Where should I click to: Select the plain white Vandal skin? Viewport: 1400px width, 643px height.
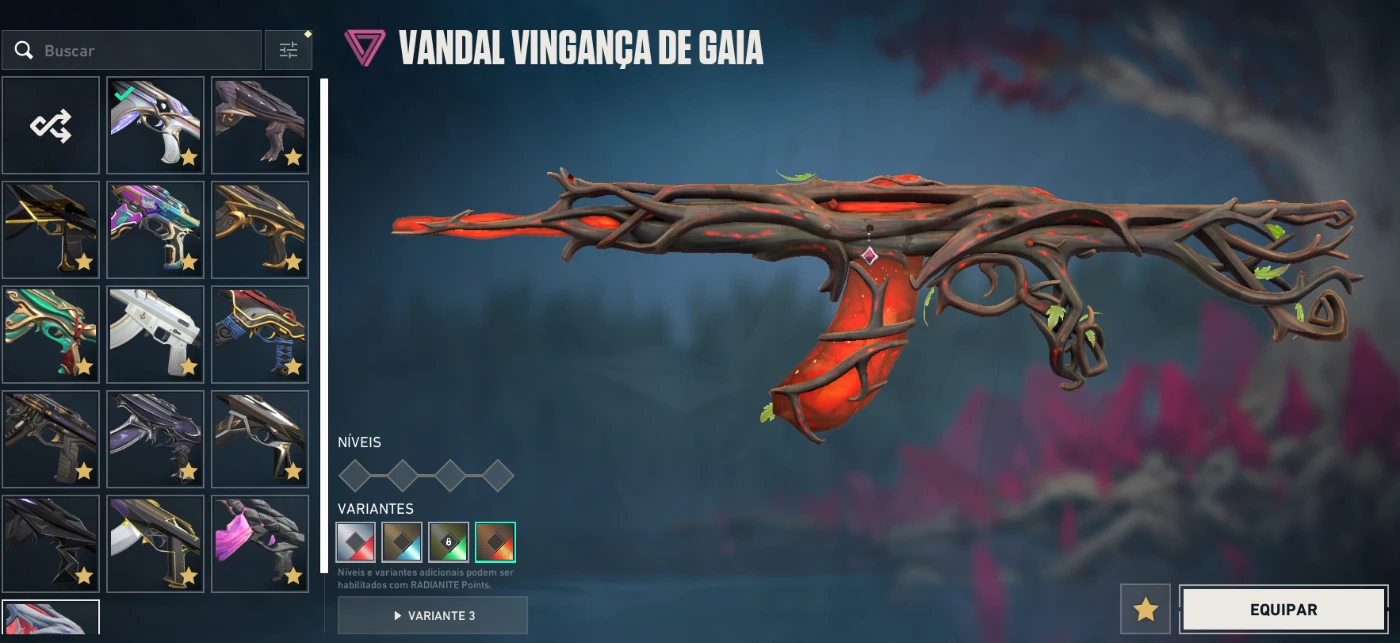[155, 334]
